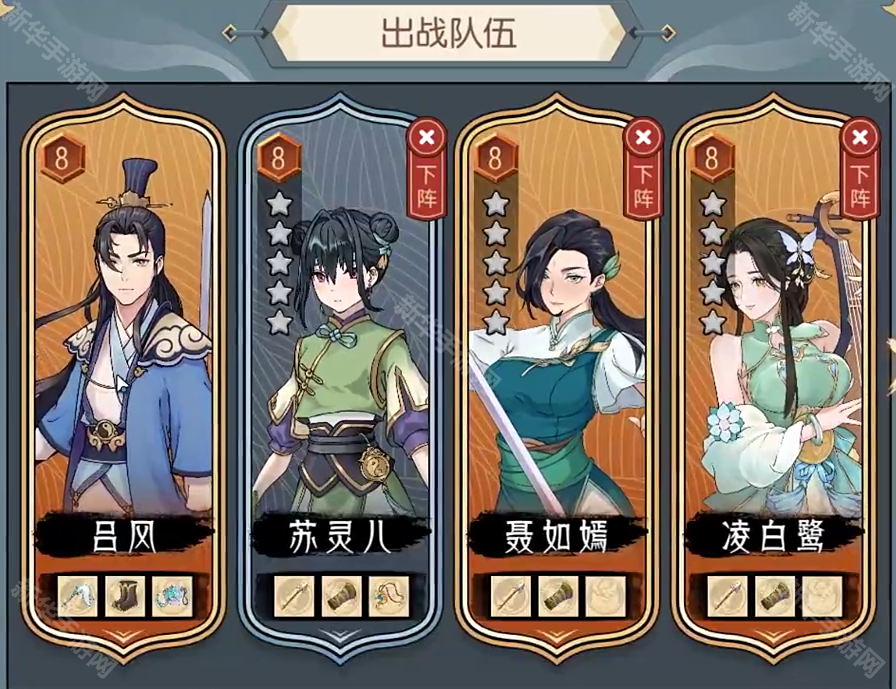Open 吕风's boots equipment slot
The image size is (896, 689).
point(125,597)
